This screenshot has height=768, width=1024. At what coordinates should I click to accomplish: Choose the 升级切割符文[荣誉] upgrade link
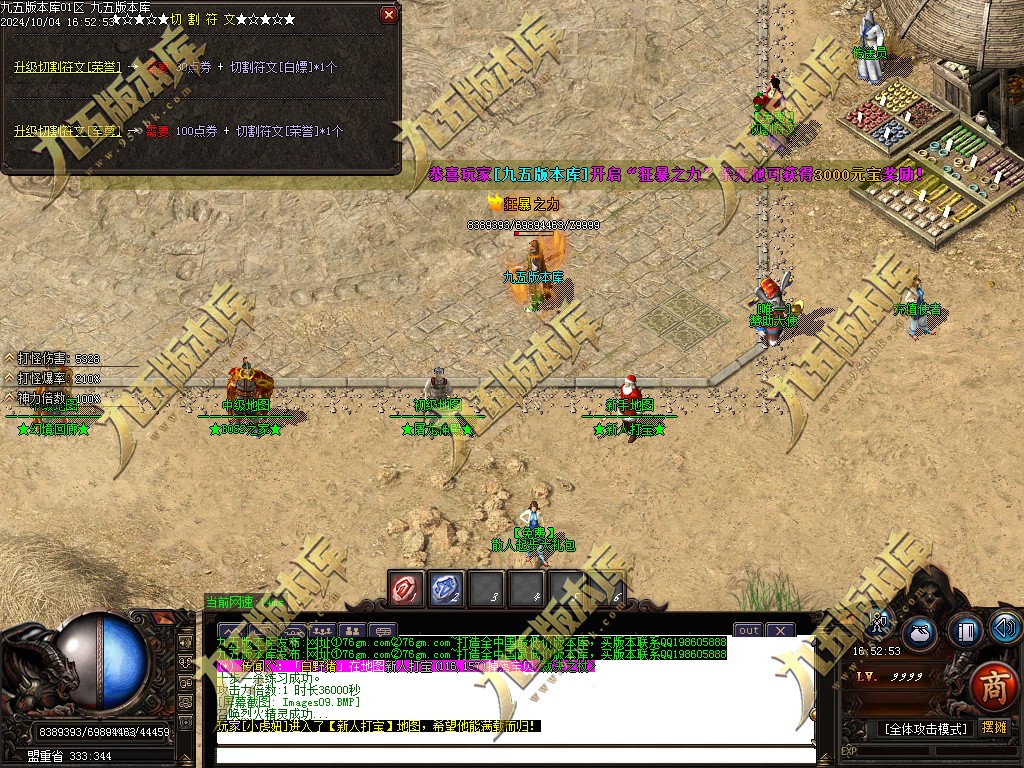tap(67, 67)
